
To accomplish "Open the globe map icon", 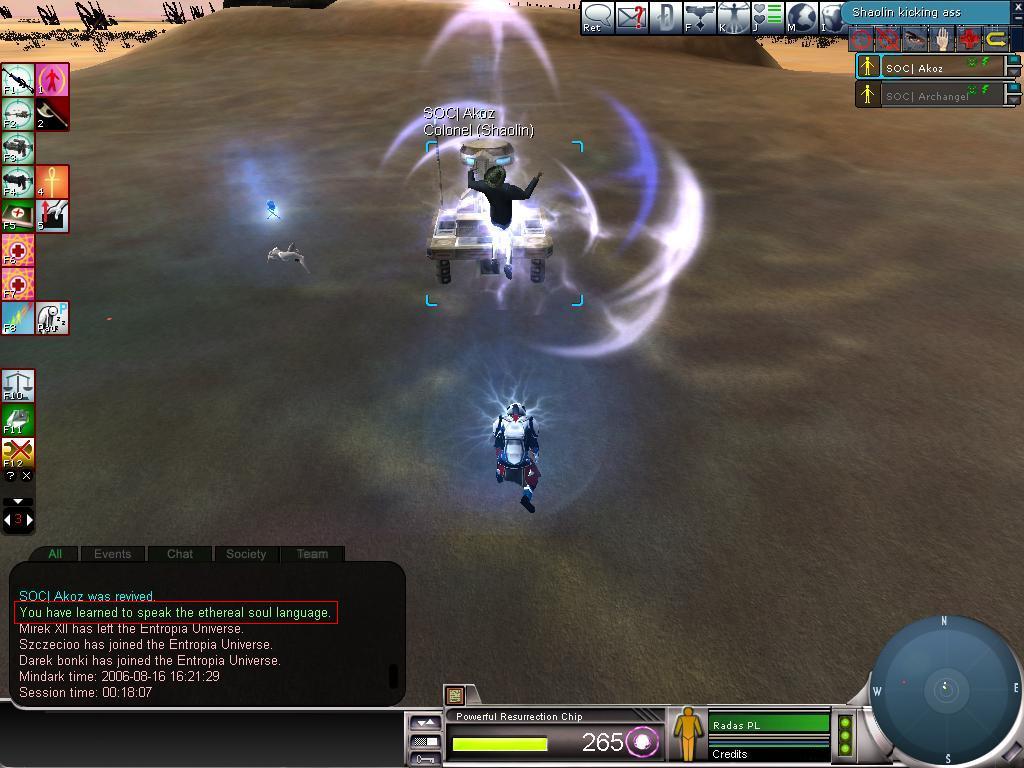I will [802, 17].
